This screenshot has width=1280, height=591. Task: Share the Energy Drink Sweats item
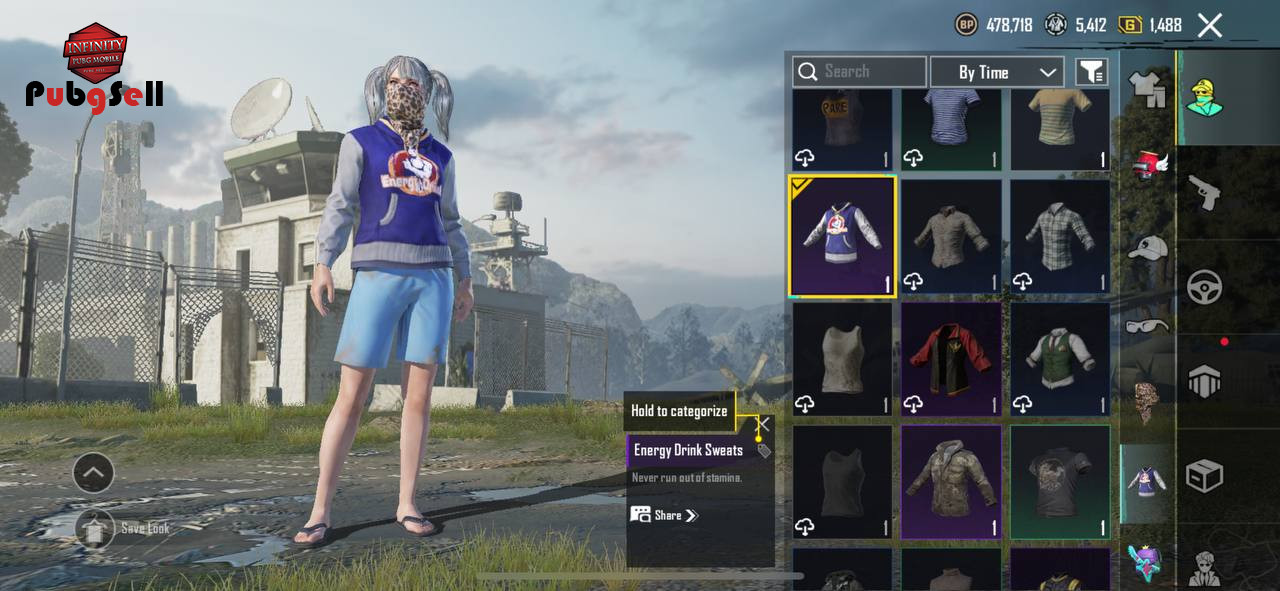click(665, 515)
